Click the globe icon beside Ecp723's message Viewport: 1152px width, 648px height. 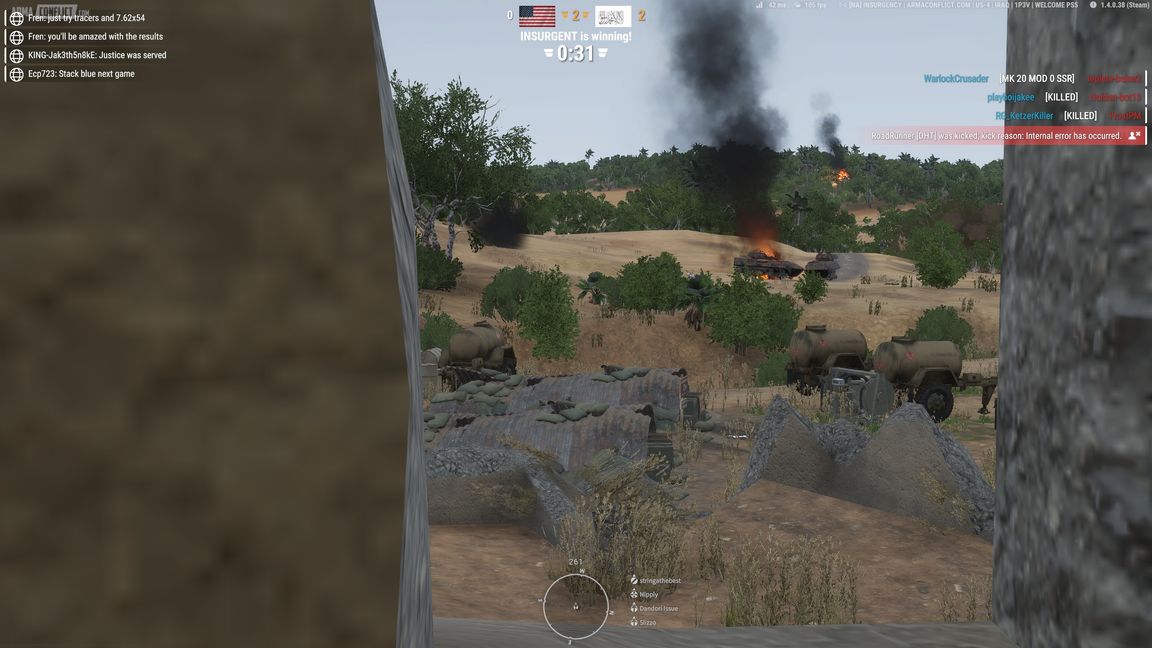tap(16, 74)
